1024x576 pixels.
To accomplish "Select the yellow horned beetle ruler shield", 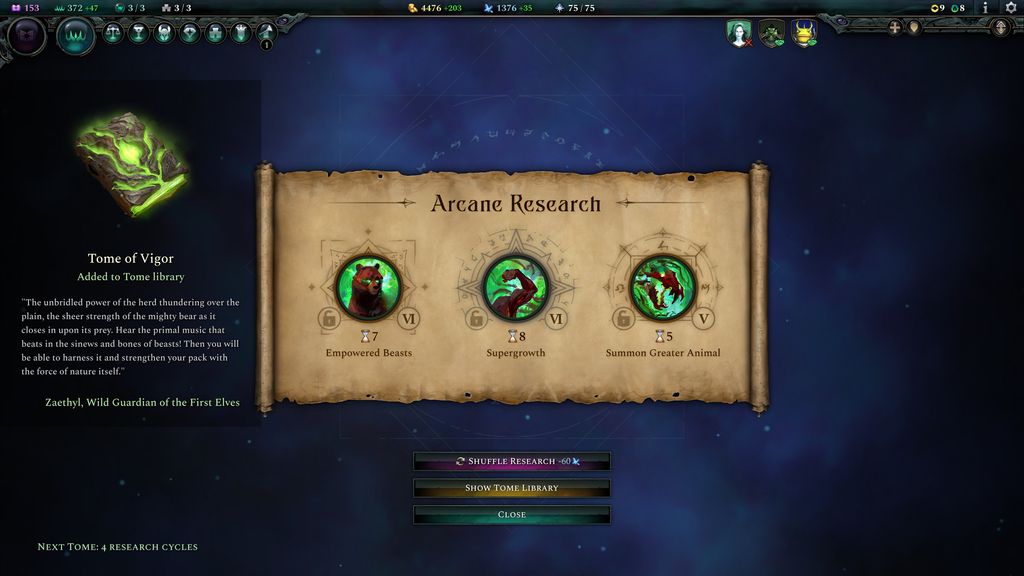I will pyautogui.click(x=804, y=33).
